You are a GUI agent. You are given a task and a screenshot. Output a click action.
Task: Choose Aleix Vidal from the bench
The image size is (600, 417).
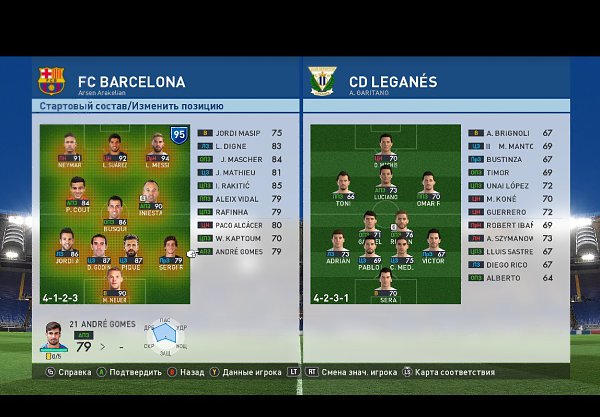pos(240,198)
